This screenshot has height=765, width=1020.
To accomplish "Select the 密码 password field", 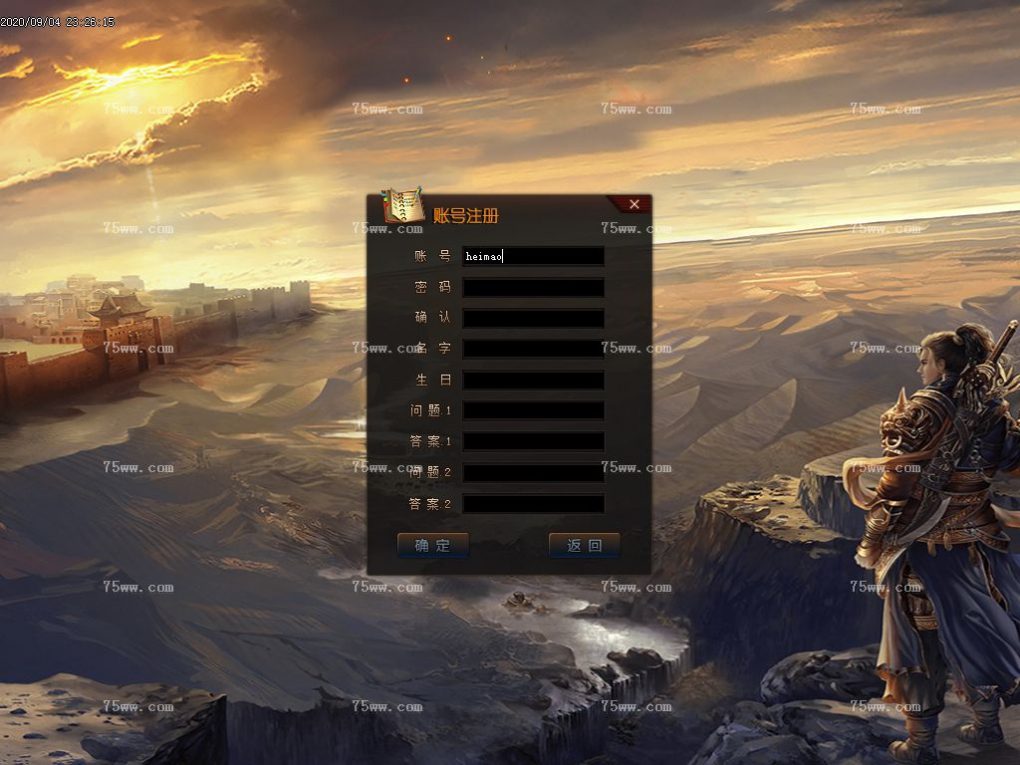I will tap(533, 287).
